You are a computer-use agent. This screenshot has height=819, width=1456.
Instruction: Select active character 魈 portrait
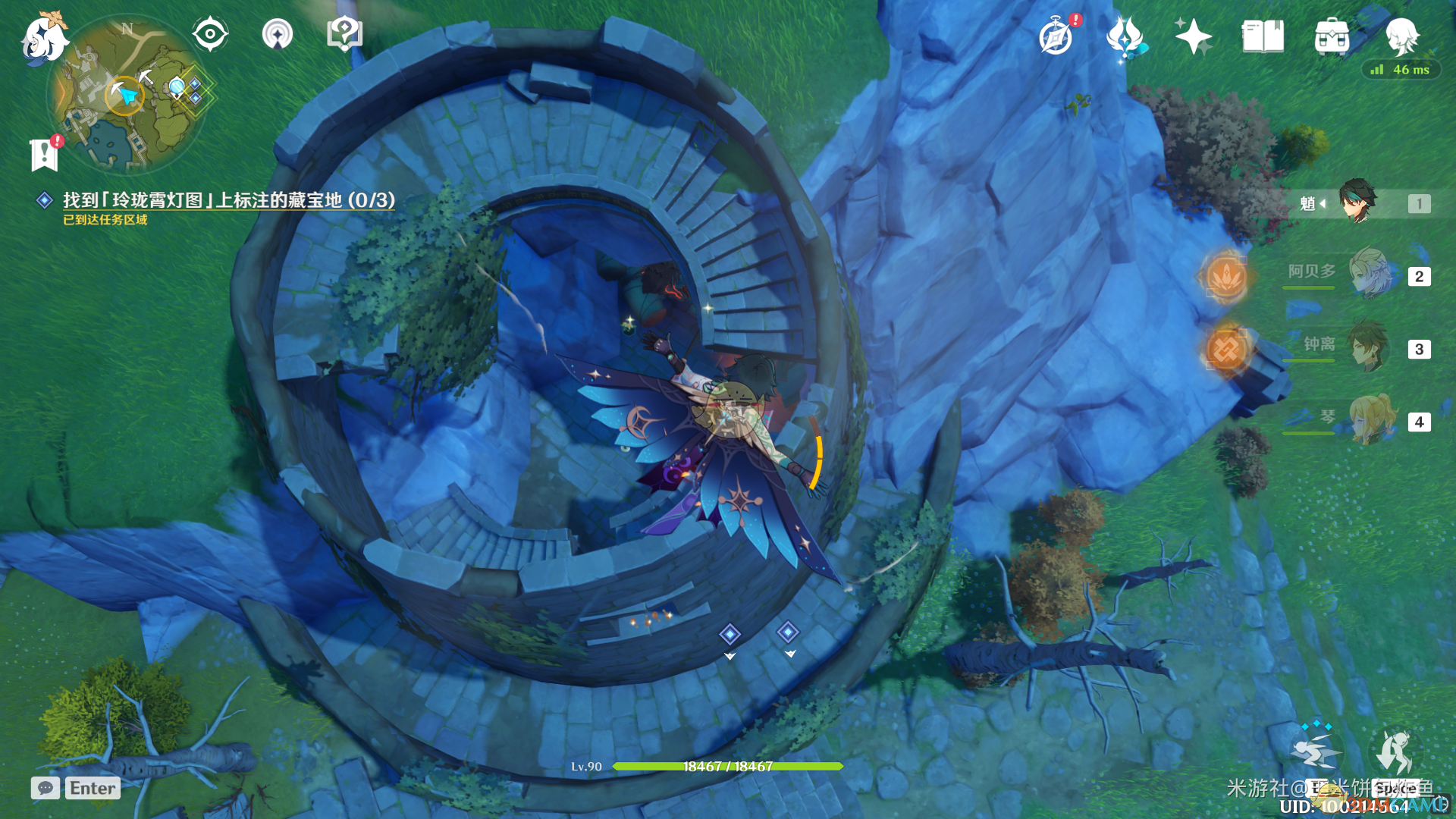tap(1357, 202)
